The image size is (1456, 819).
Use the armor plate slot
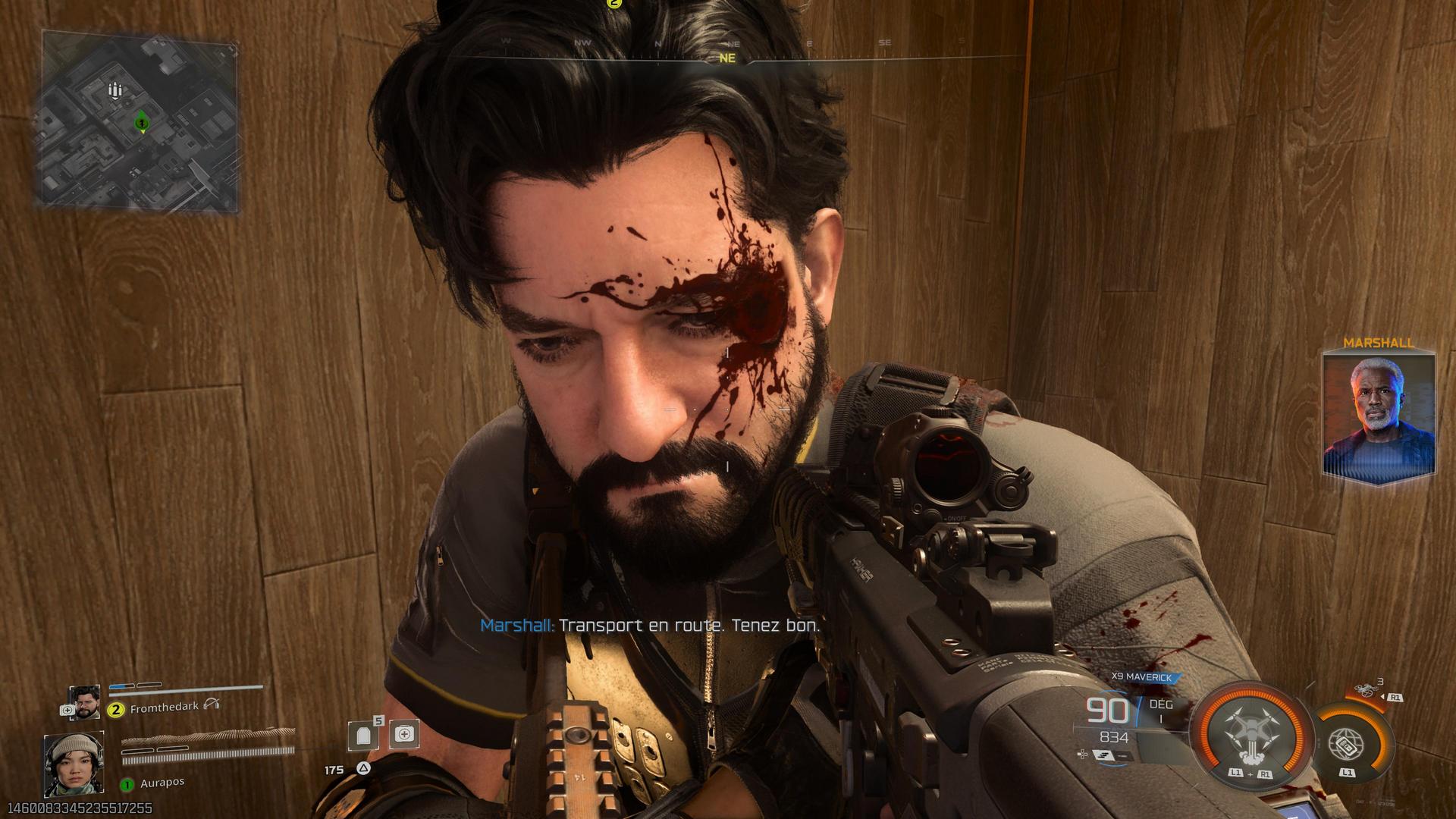pos(363,735)
